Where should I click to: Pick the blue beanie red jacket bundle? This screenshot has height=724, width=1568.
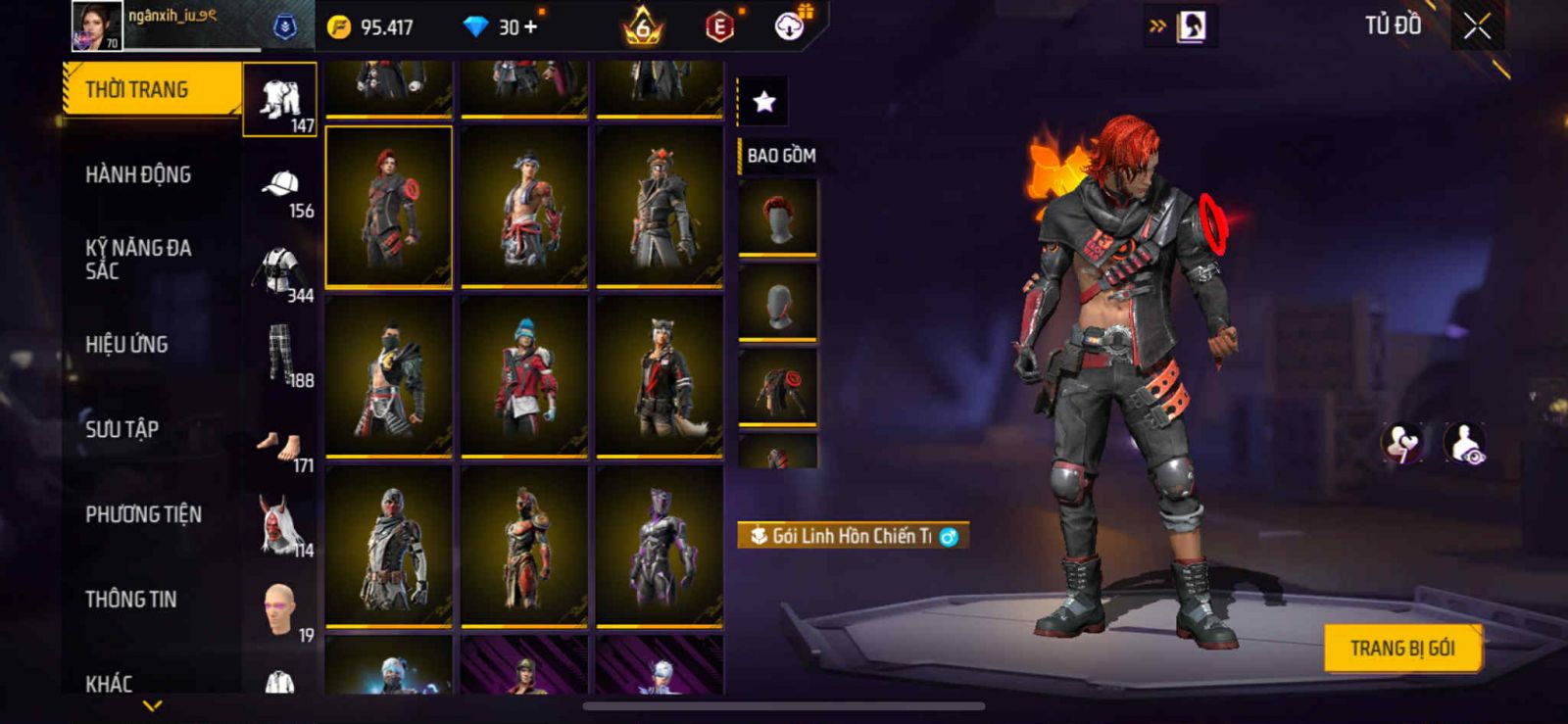(x=524, y=376)
